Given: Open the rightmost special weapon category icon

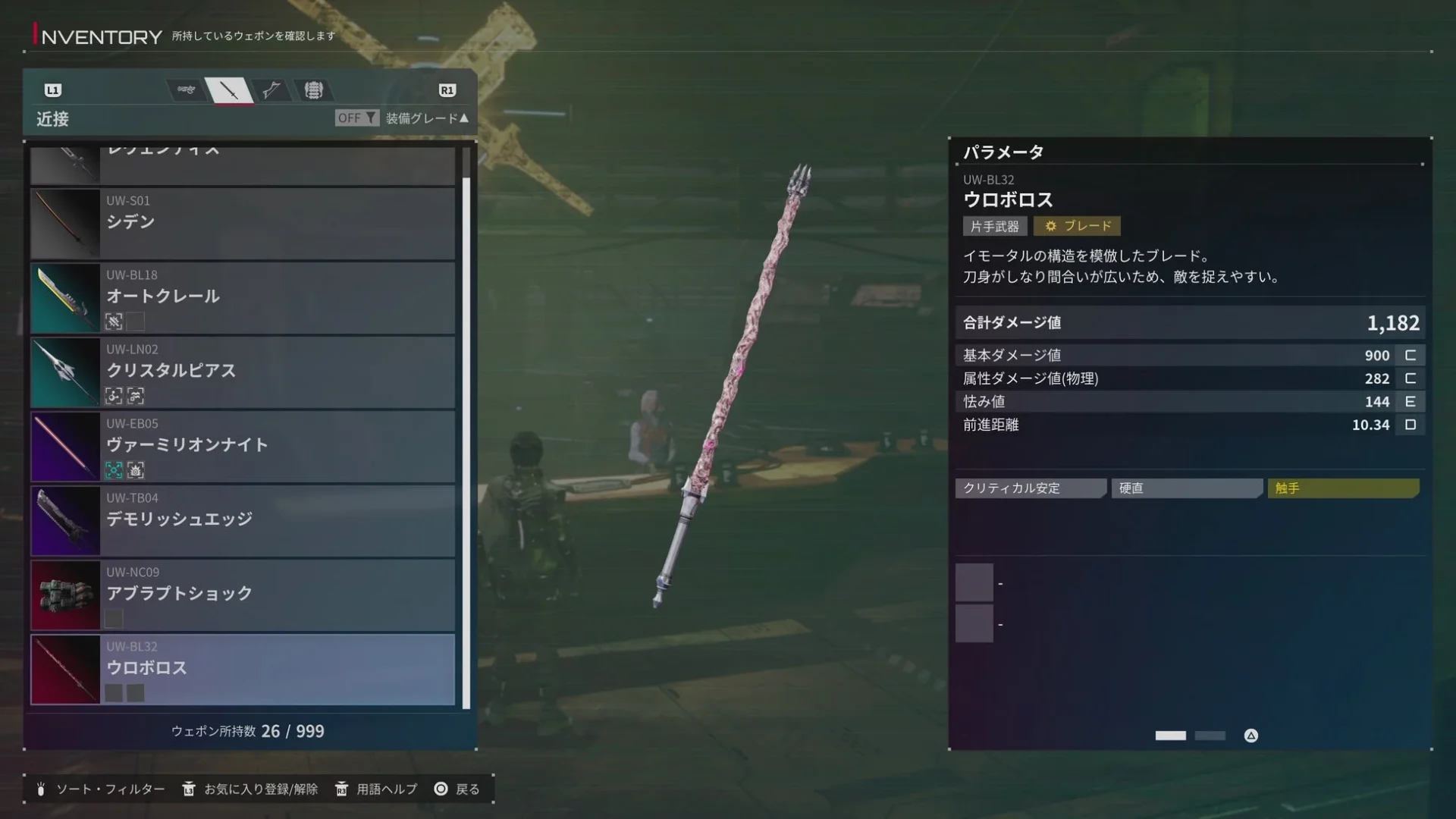Looking at the screenshot, I should (x=313, y=89).
